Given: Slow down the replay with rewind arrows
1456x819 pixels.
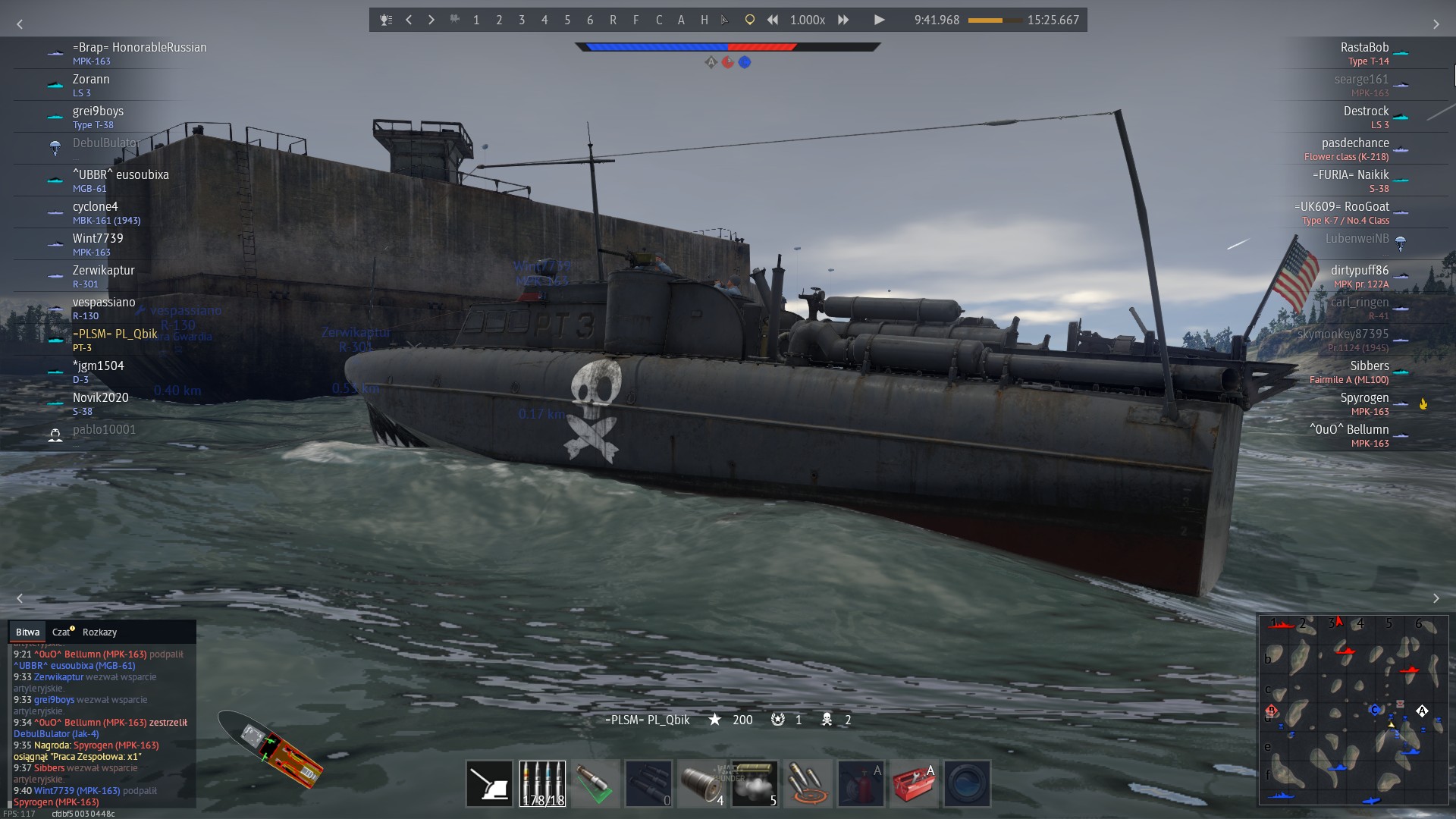Looking at the screenshot, I should pos(773,20).
